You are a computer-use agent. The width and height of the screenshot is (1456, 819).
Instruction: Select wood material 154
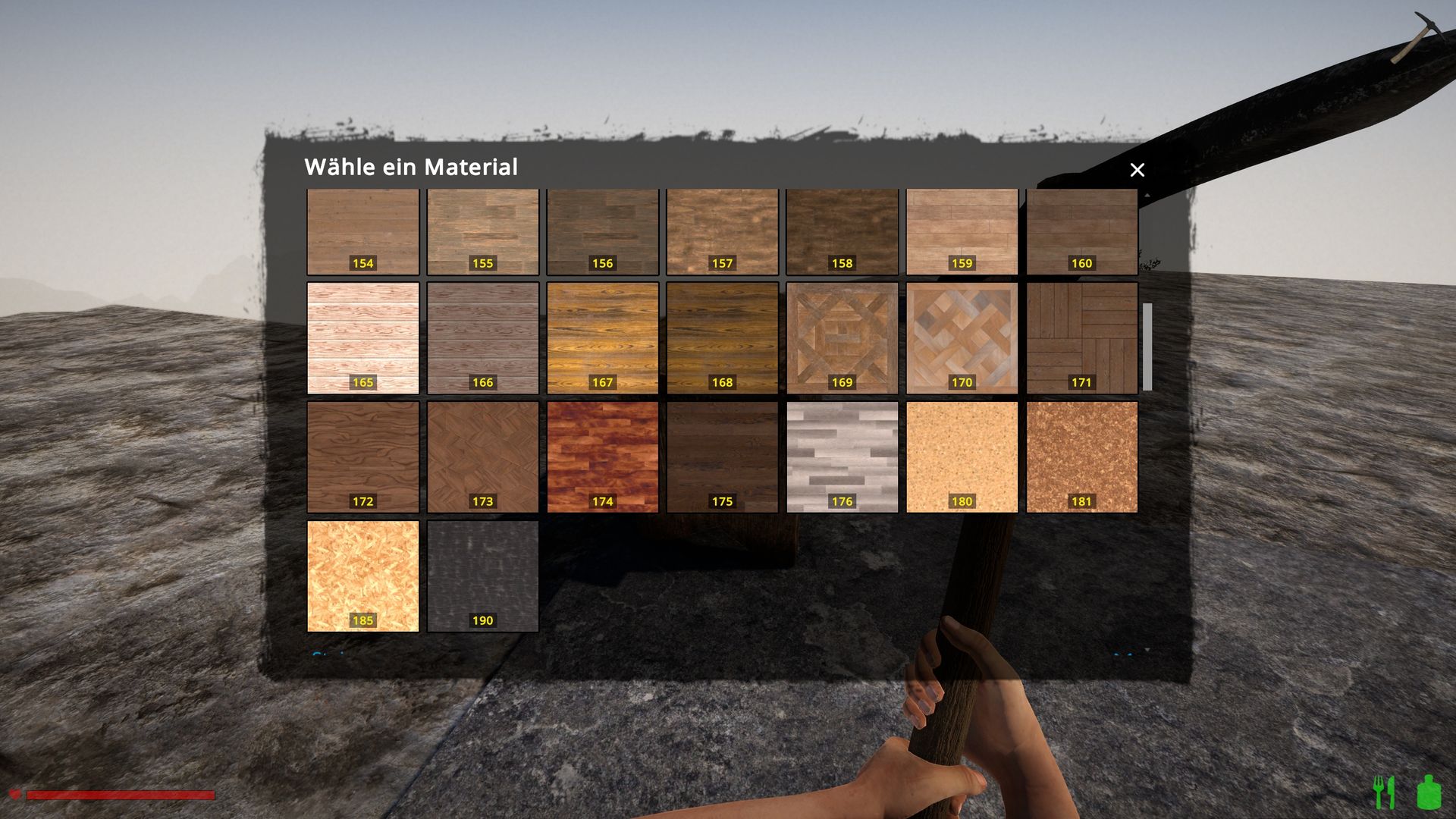pyautogui.click(x=362, y=231)
